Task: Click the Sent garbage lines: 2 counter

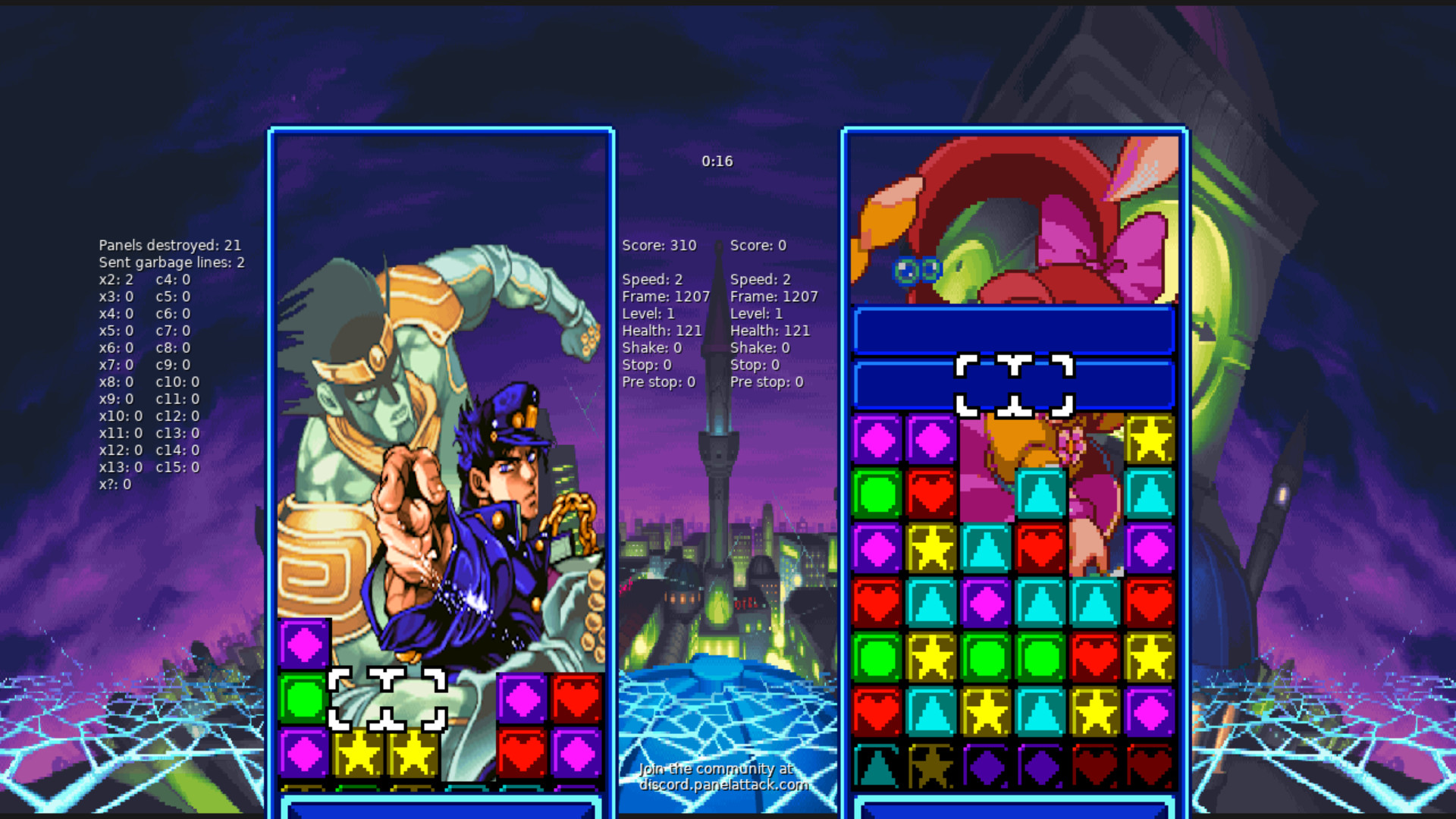Action: [171, 262]
